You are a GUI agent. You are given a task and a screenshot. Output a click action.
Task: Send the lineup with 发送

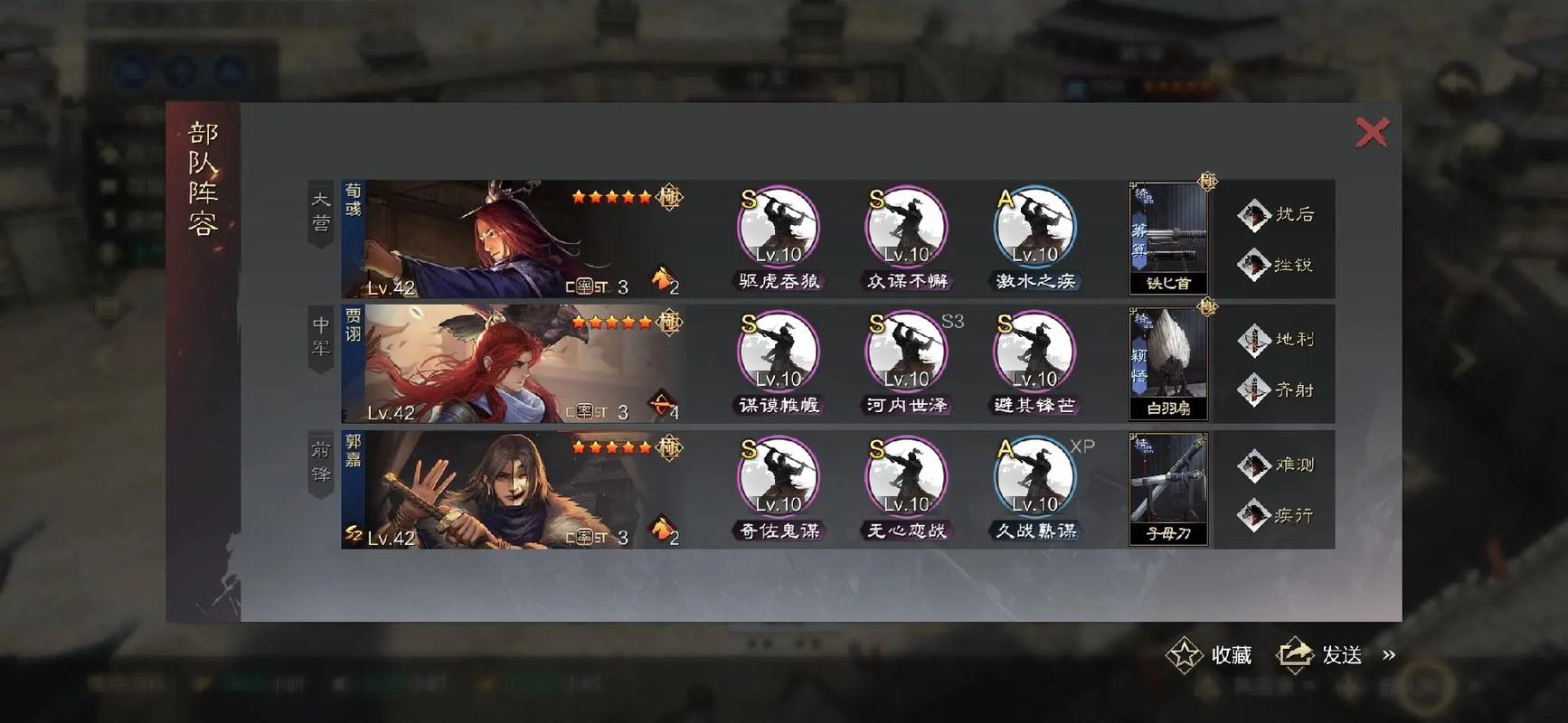[1320, 655]
